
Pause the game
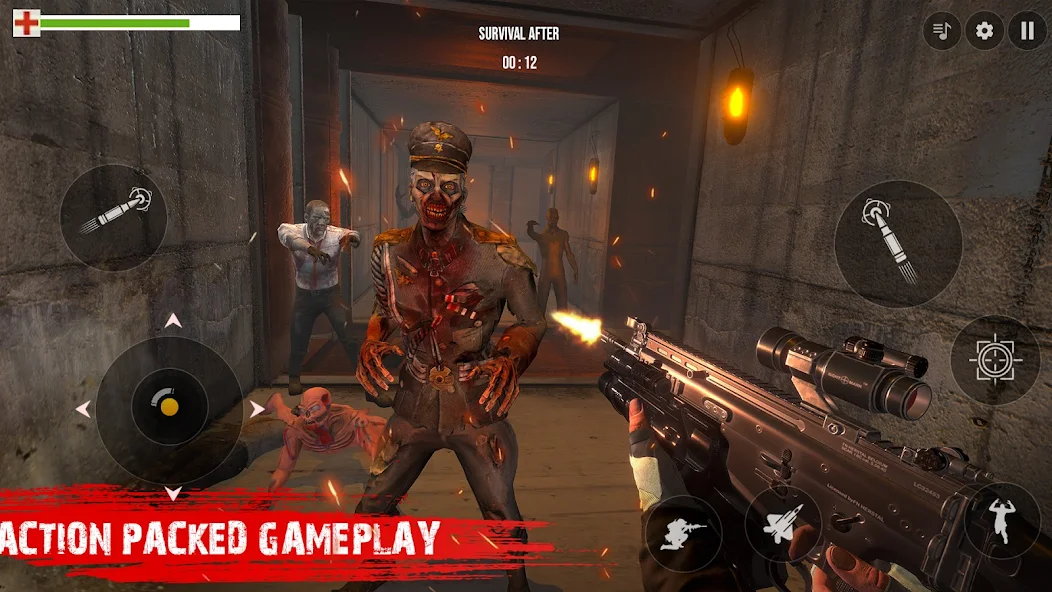coord(1027,30)
